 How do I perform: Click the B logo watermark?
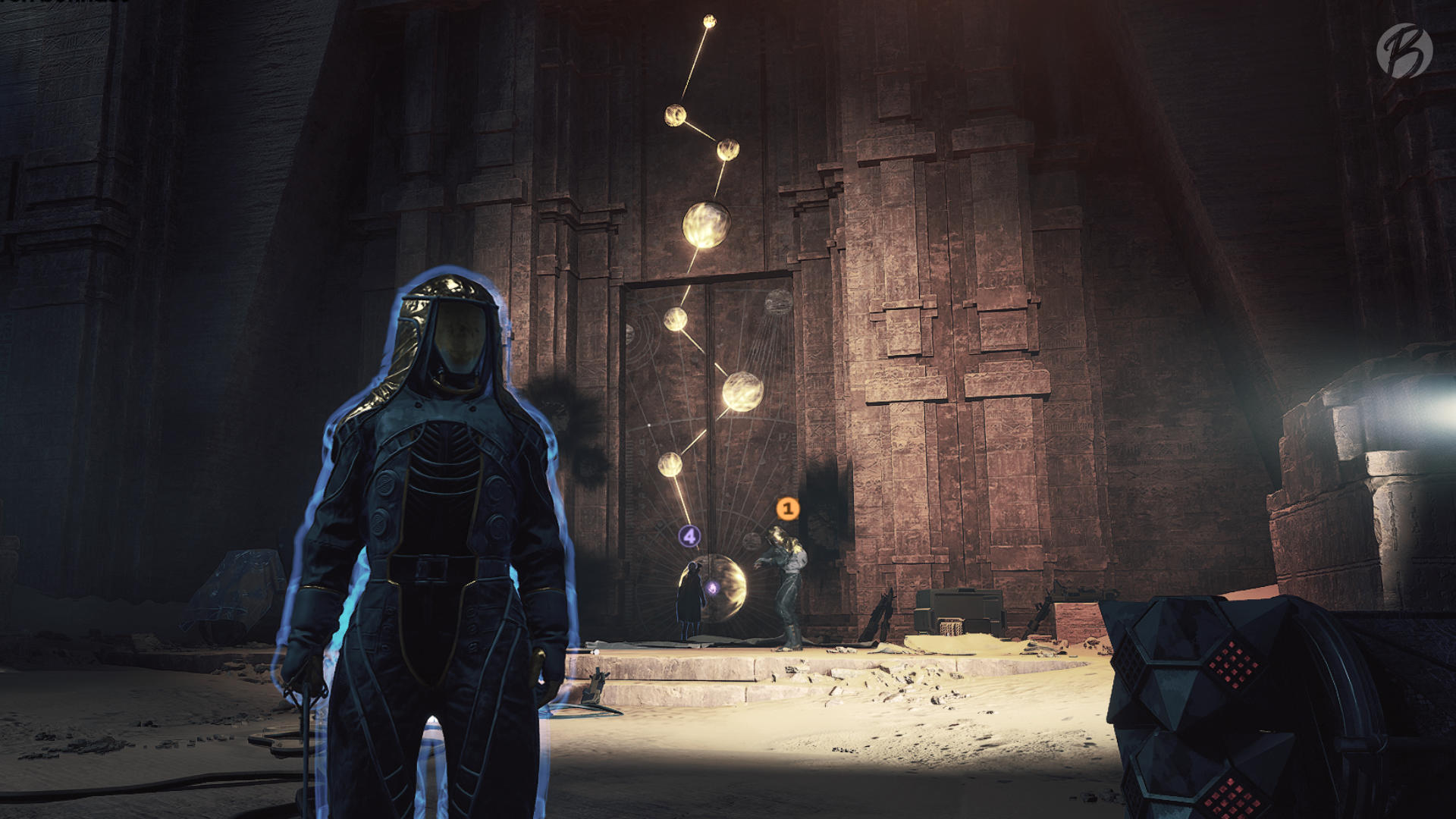pyautogui.click(x=1404, y=51)
